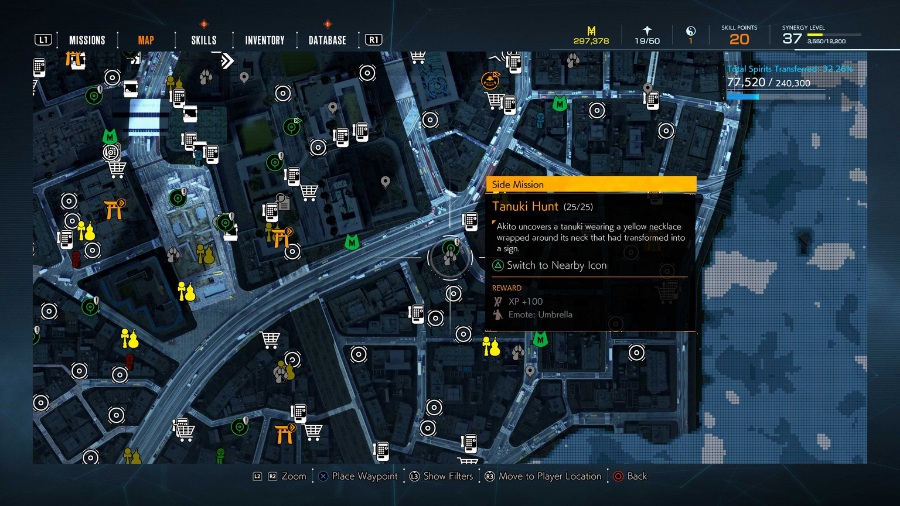
Task: Click the tanuki marker inside the cursor ring
Action: pyautogui.click(x=449, y=257)
